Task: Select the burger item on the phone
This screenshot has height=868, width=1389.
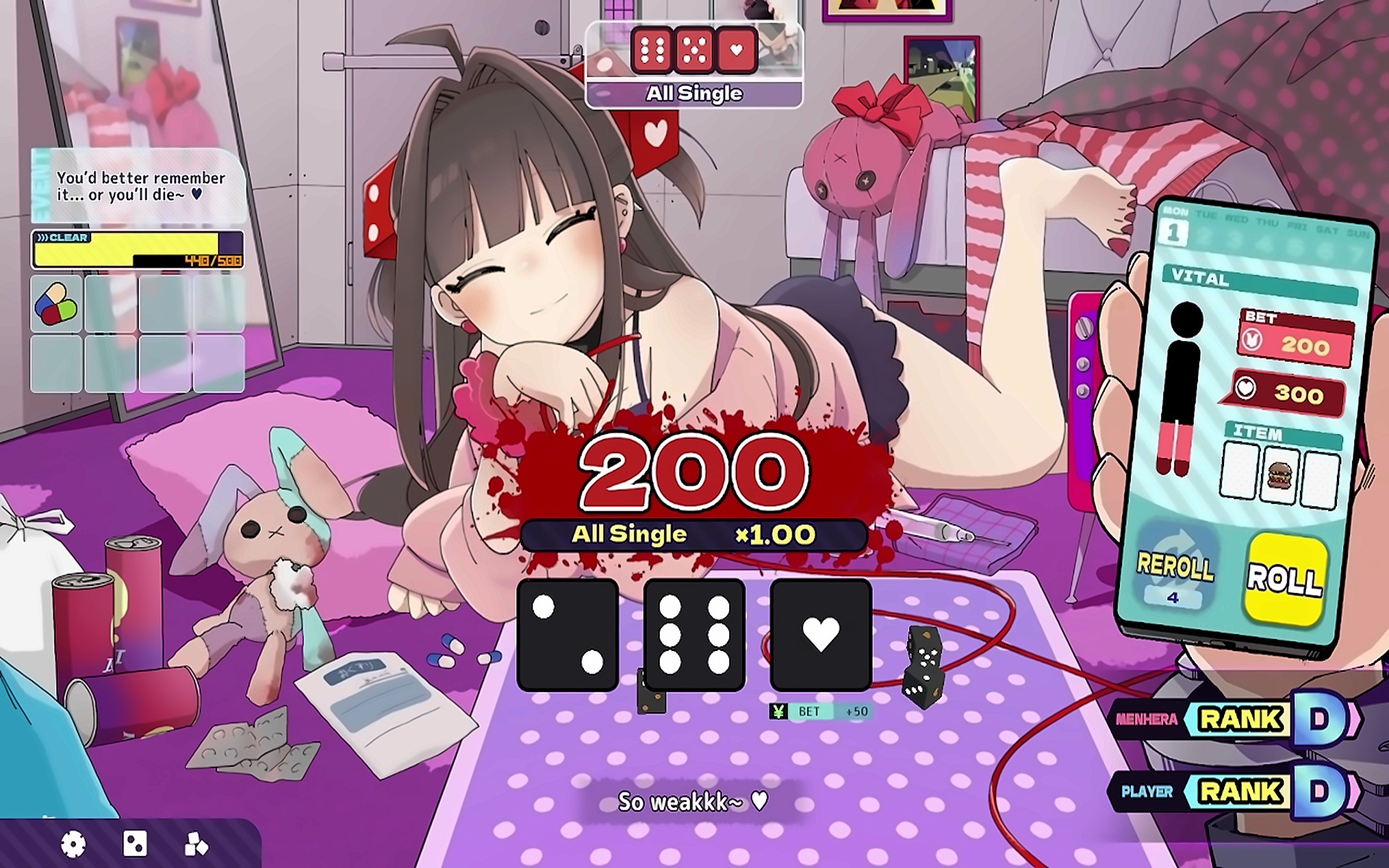Action: coord(1279,476)
